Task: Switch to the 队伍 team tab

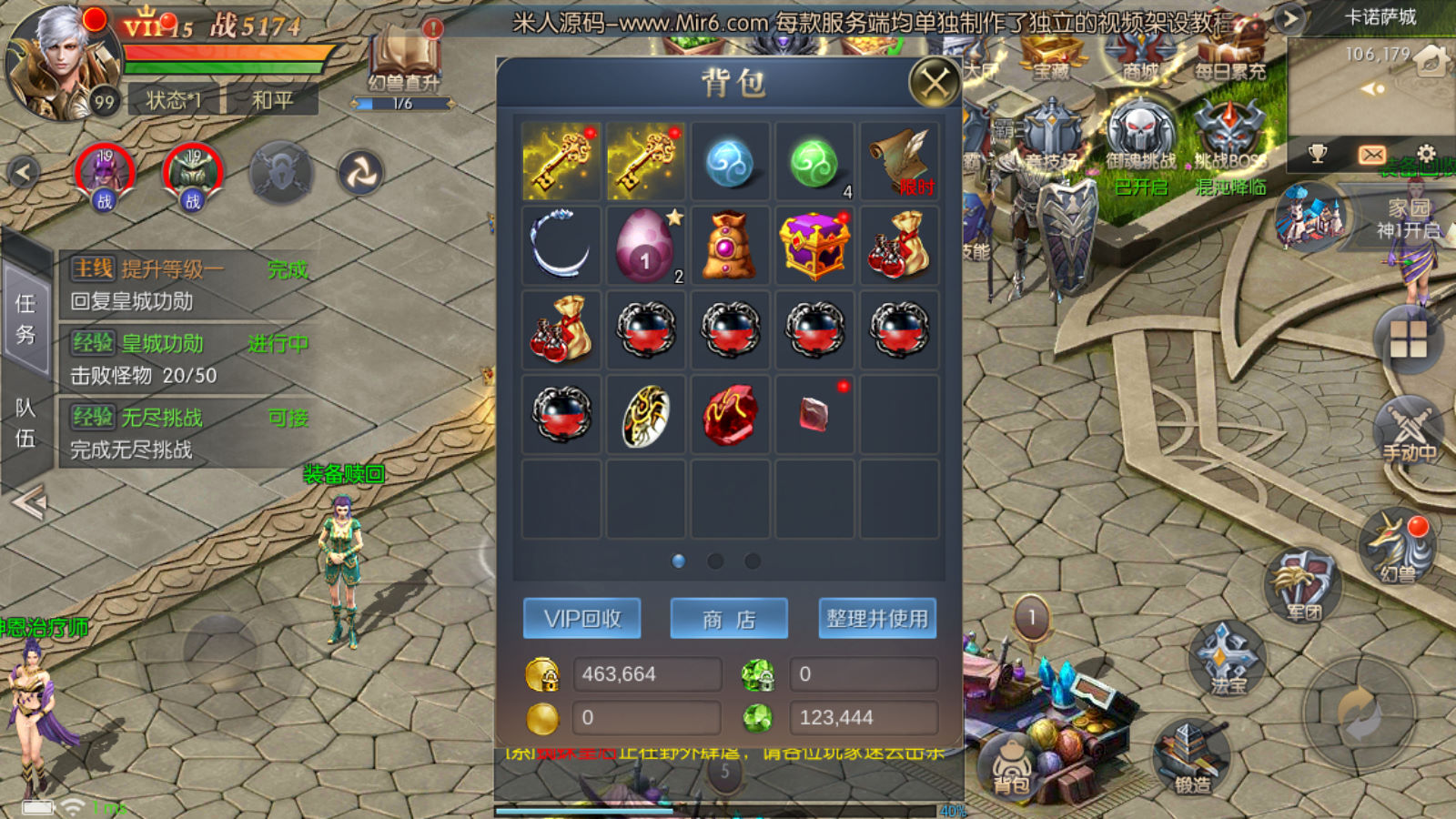Action: [25, 423]
